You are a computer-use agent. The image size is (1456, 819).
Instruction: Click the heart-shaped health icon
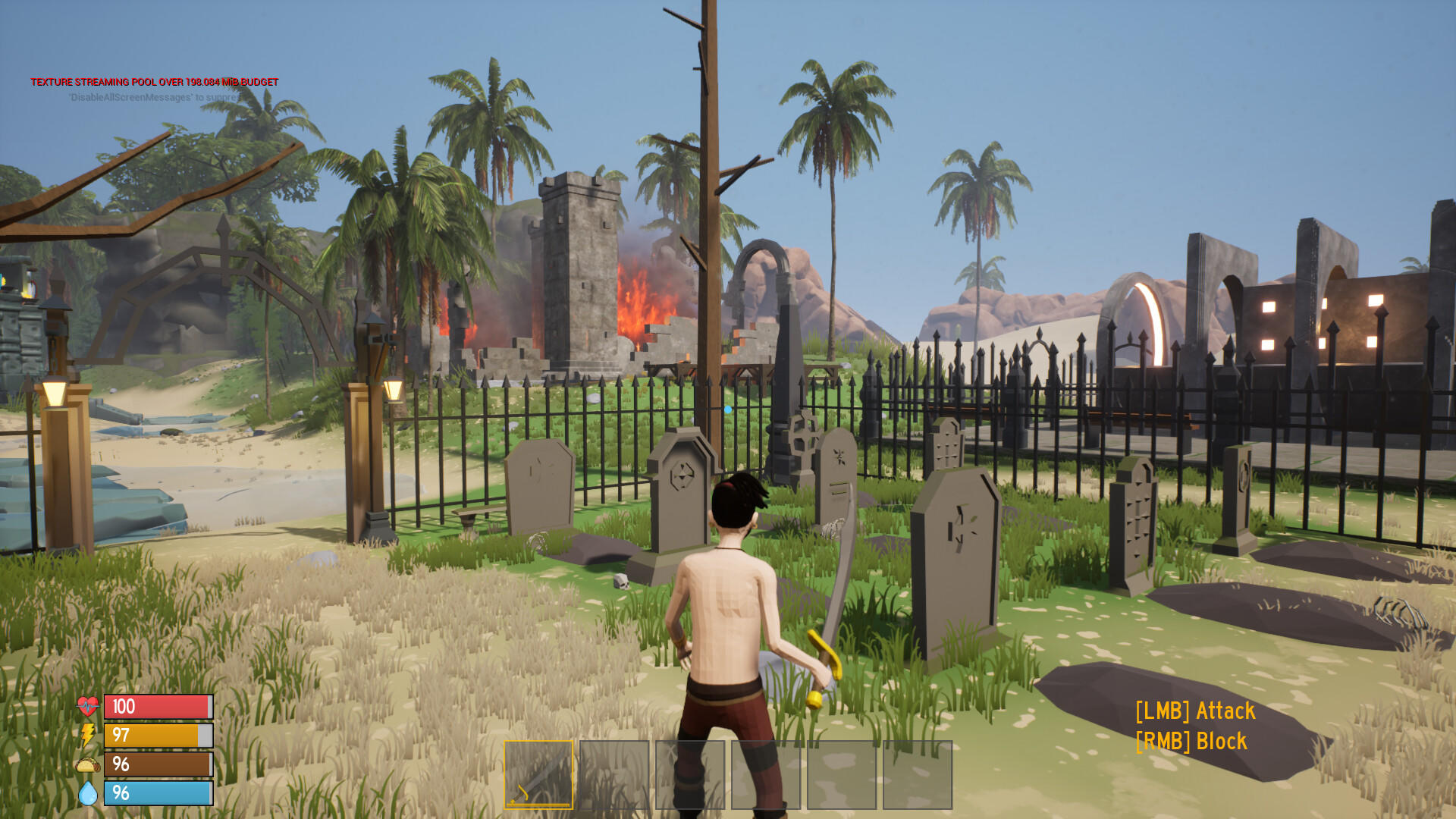click(x=87, y=706)
